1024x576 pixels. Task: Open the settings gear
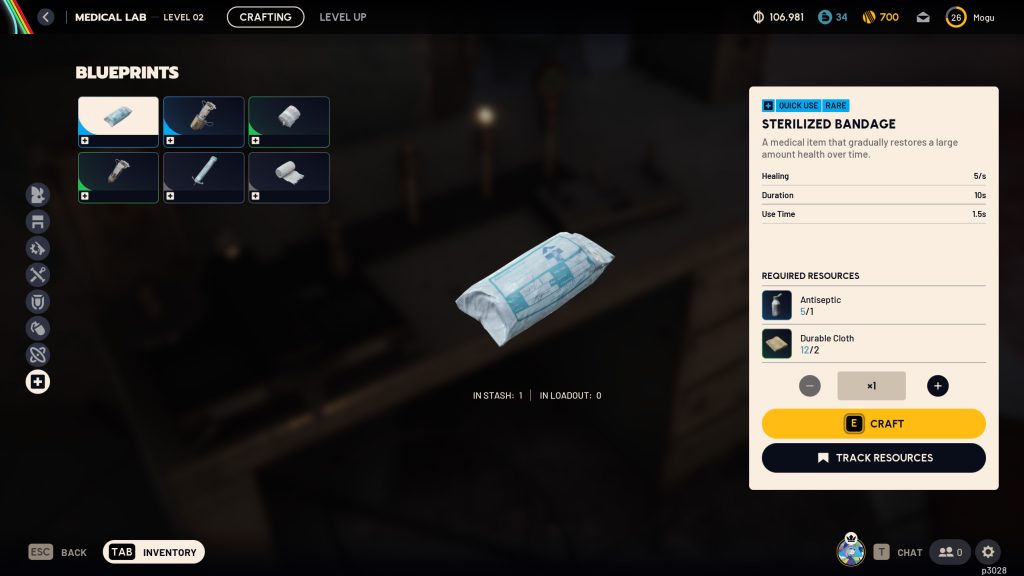click(x=988, y=552)
